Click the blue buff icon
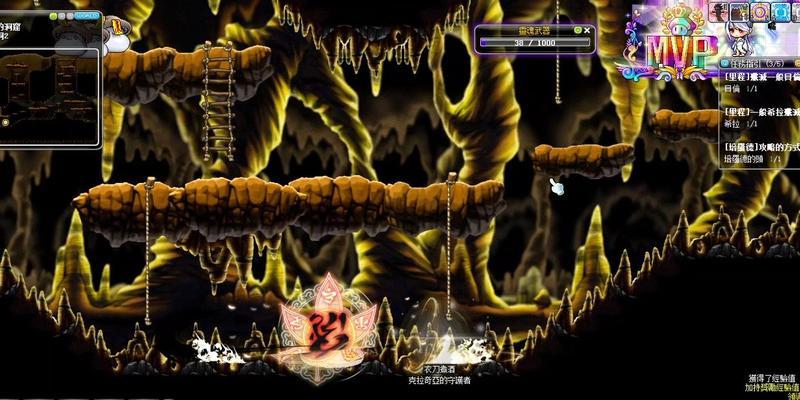The width and height of the screenshot is (800, 400). (781, 12)
